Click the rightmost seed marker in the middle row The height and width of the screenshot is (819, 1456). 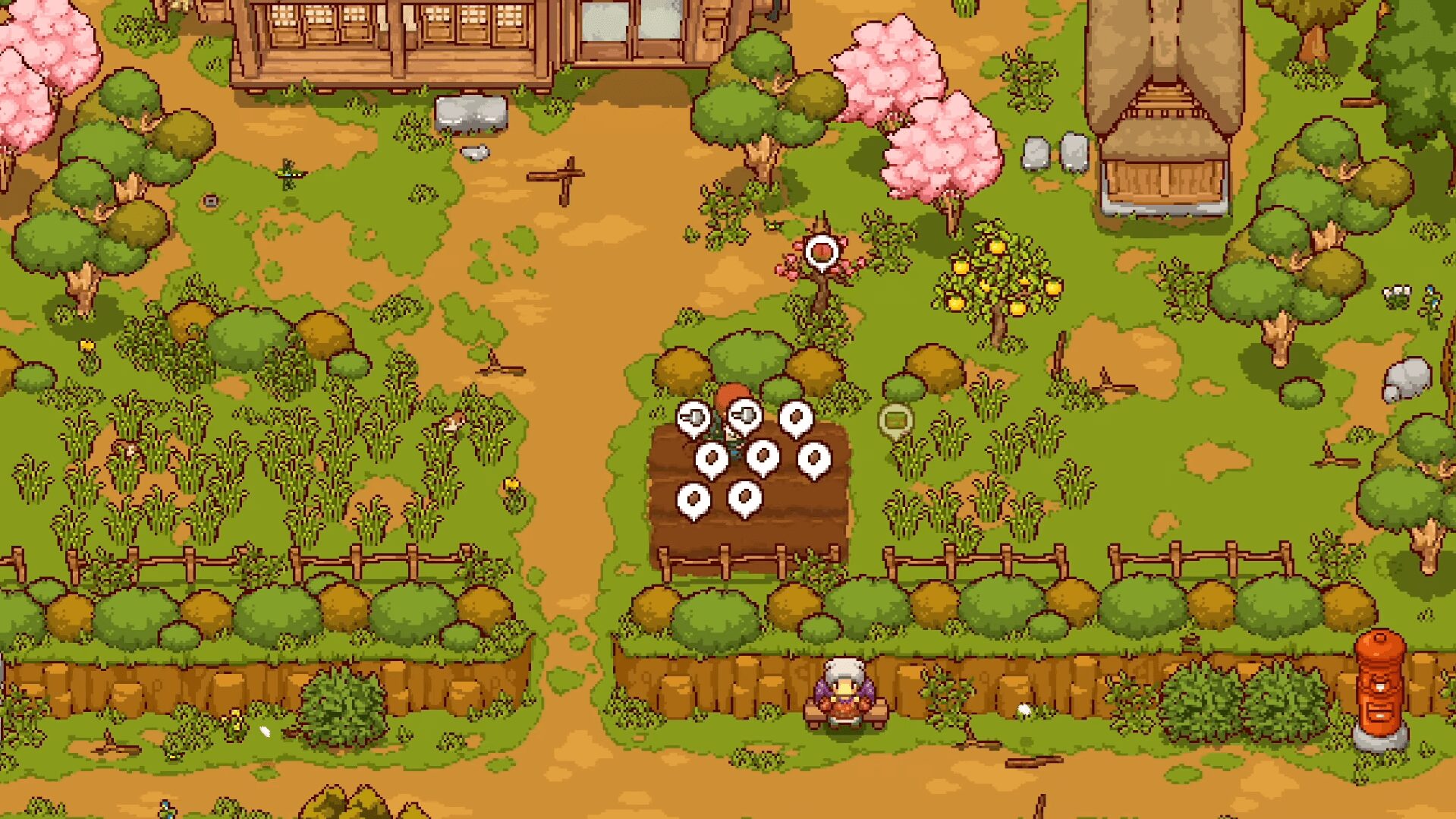click(813, 458)
